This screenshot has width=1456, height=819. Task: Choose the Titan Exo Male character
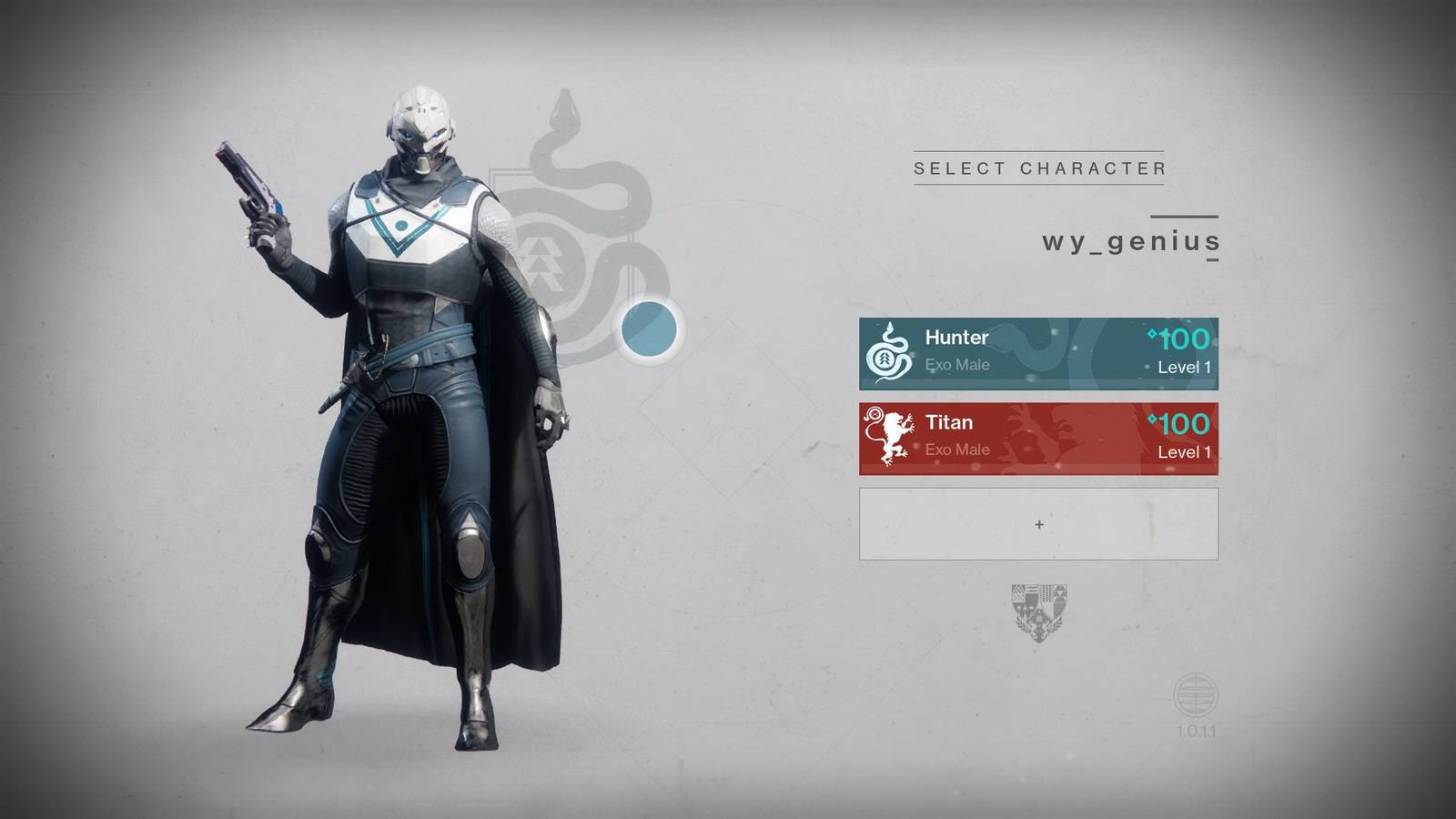point(1038,439)
